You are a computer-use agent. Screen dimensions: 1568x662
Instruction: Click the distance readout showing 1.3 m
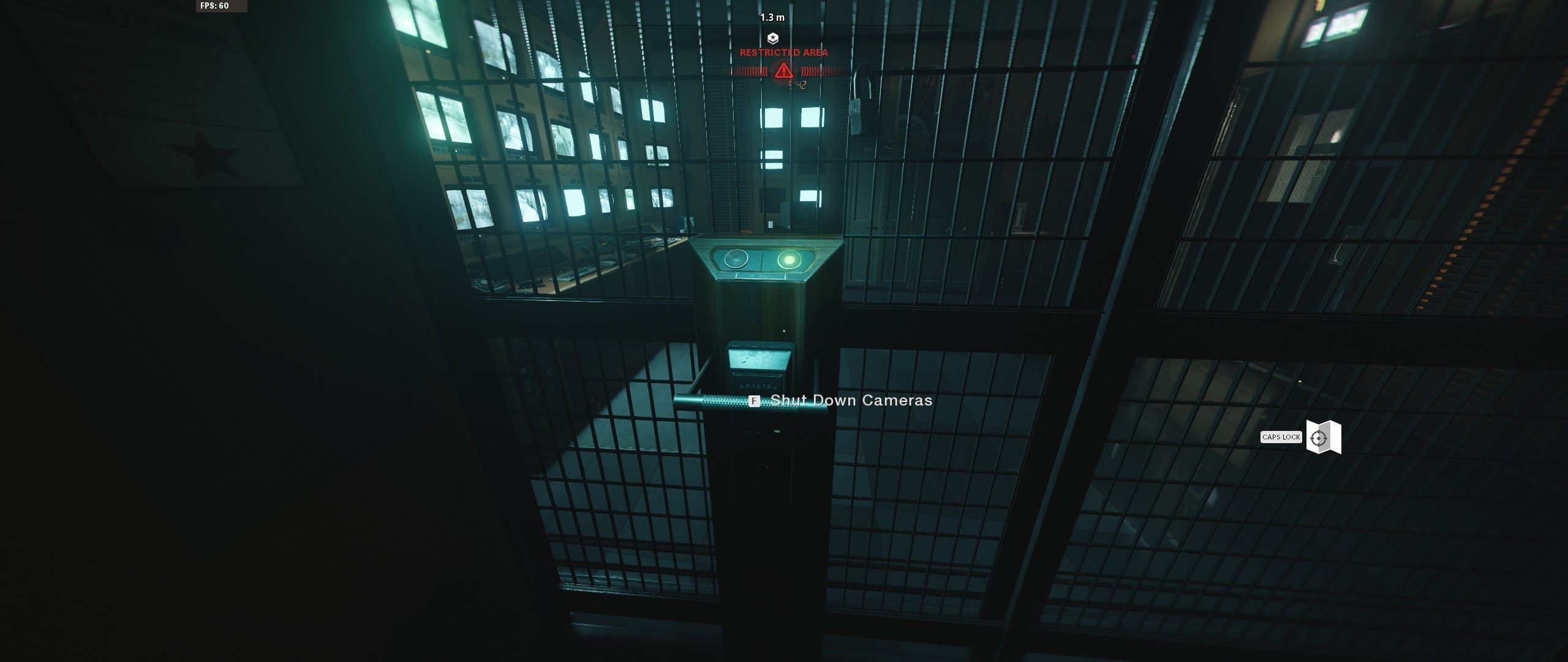[x=773, y=18]
